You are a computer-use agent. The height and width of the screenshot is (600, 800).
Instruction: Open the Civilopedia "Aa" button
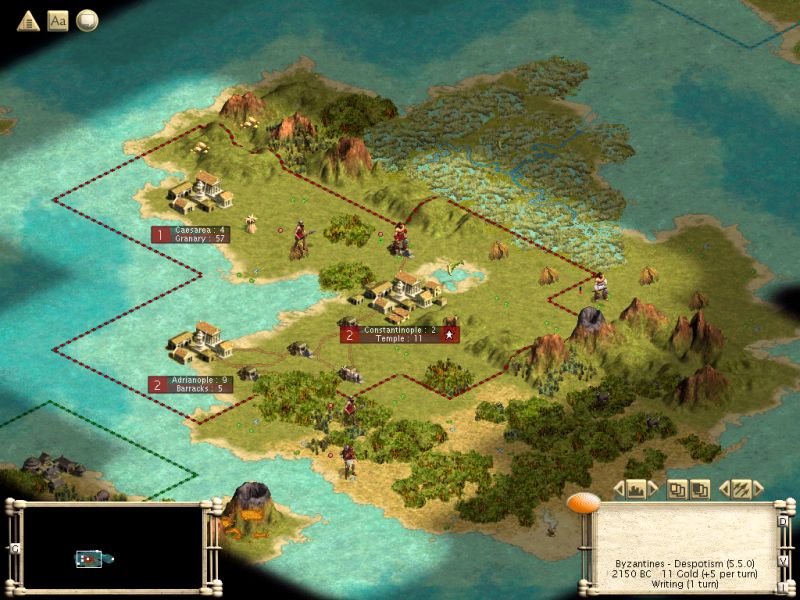[x=57, y=20]
